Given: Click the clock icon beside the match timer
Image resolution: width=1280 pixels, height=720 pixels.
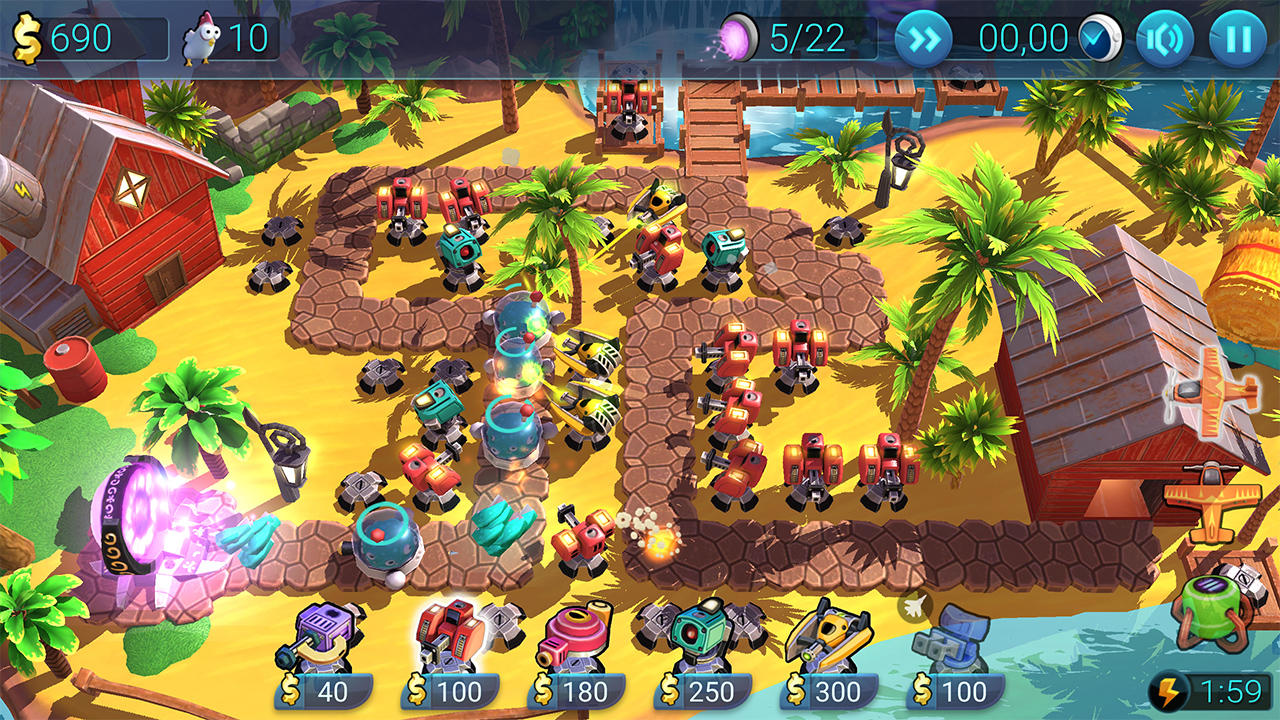Looking at the screenshot, I should [1100, 38].
